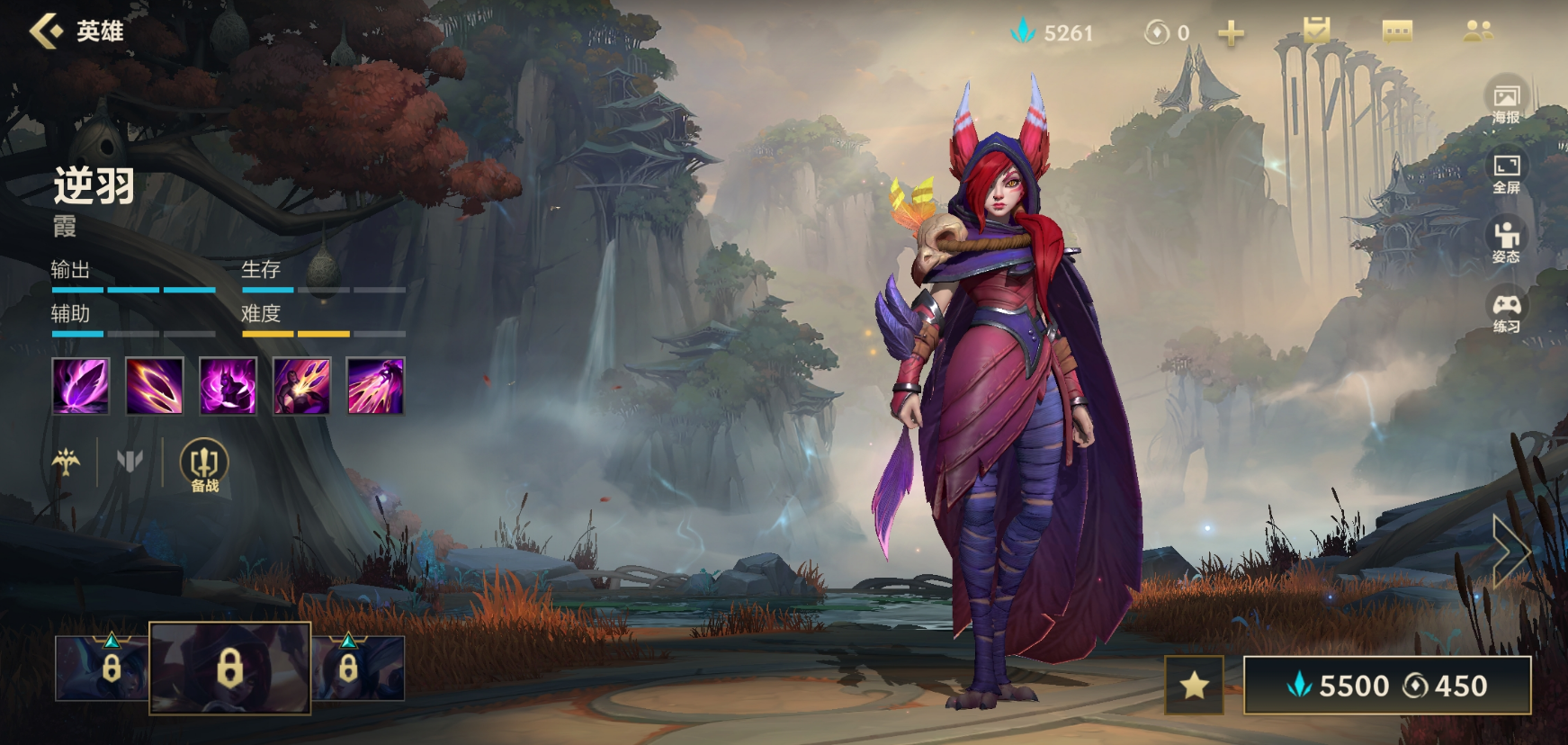Start 练习 practice mode
The height and width of the screenshot is (745, 1568).
(x=1506, y=311)
